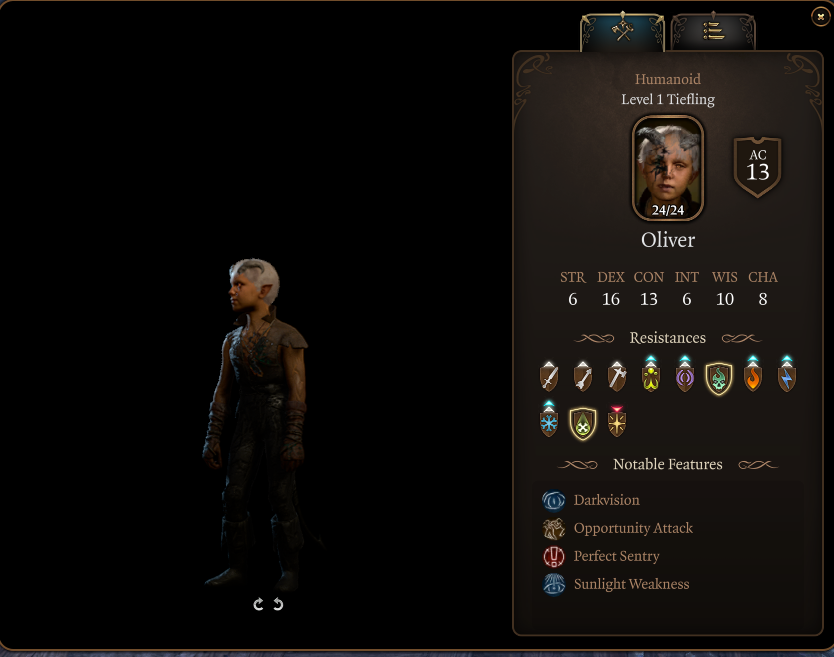
Task: Select the green poison droplet resistance icon
Action: point(583,423)
